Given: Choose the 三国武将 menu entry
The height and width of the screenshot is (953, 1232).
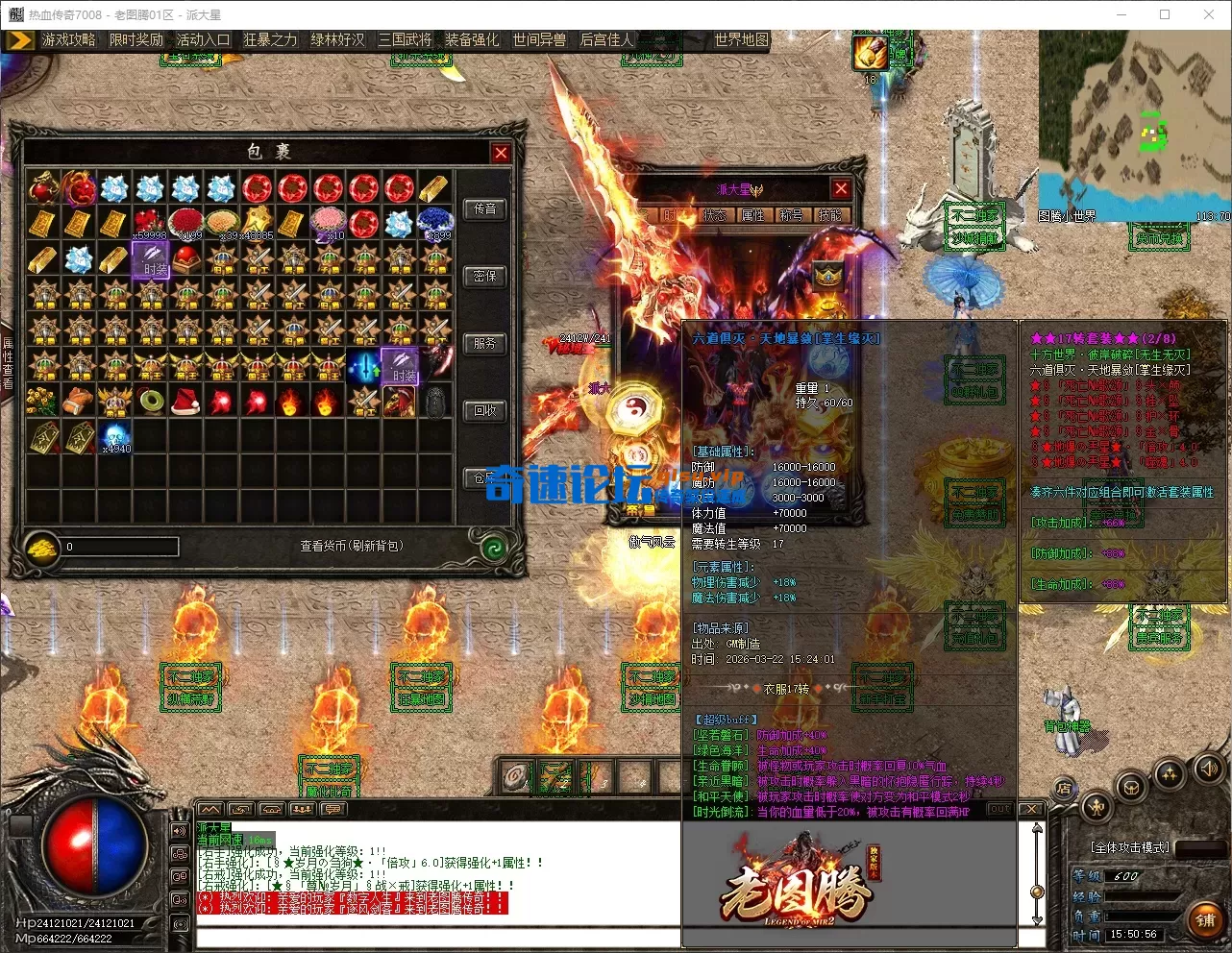Looking at the screenshot, I should [405, 39].
